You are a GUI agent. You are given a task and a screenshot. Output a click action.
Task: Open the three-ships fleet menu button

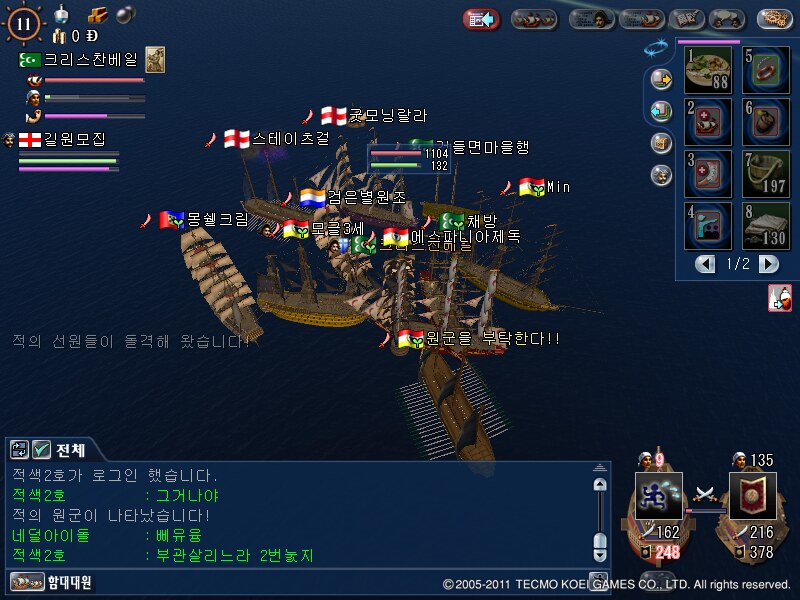[x=534, y=18]
